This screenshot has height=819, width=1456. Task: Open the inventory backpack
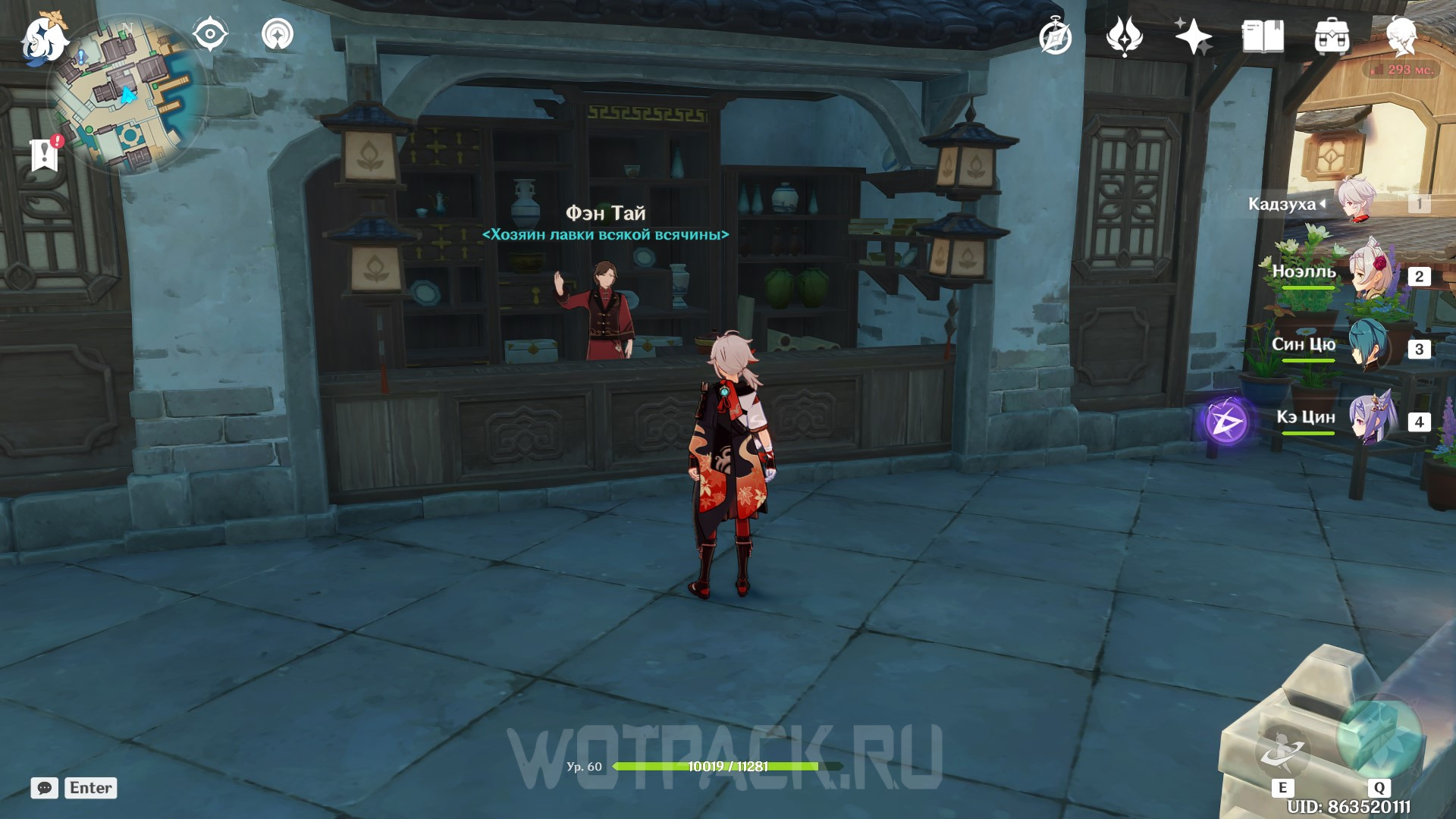tap(1332, 37)
